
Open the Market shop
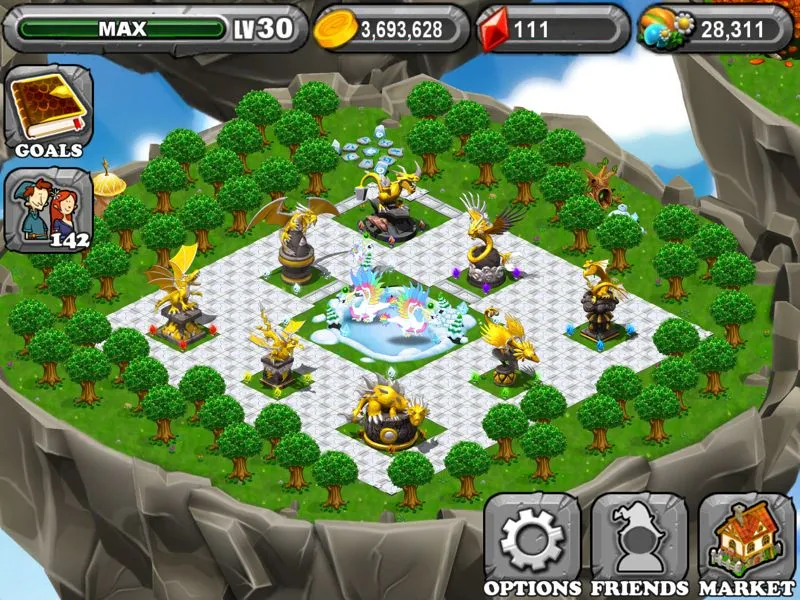(746, 543)
